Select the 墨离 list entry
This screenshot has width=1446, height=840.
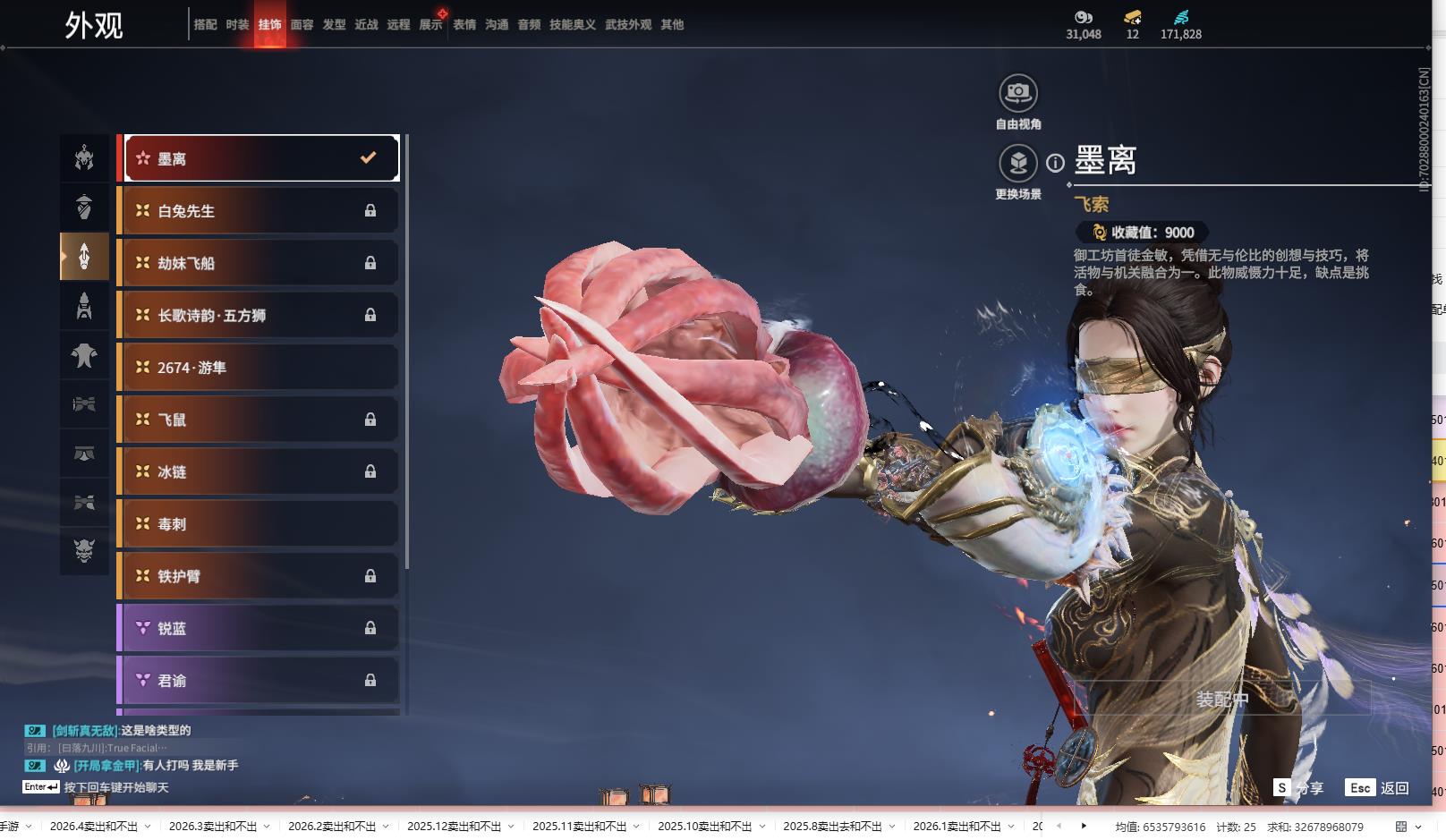(x=260, y=158)
